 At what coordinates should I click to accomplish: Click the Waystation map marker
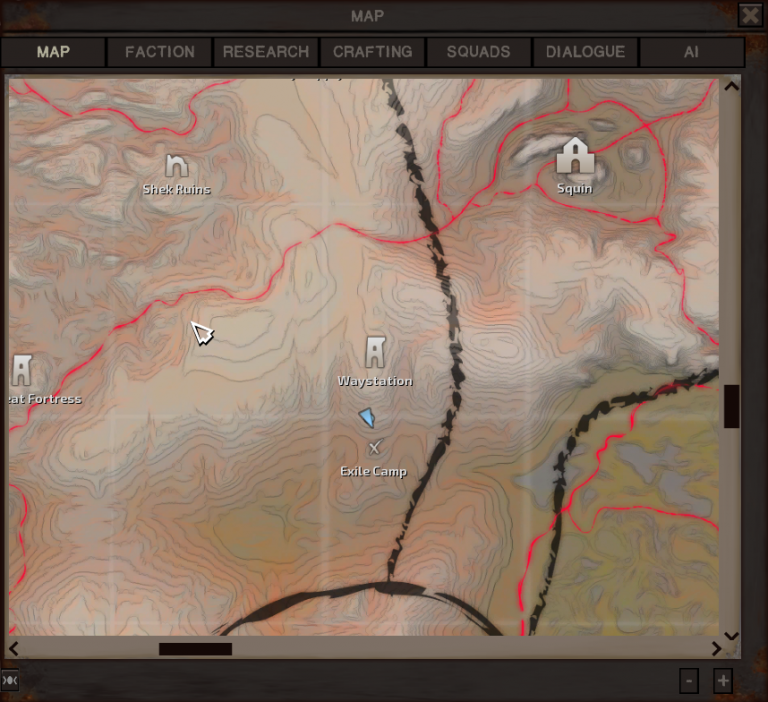[x=375, y=352]
